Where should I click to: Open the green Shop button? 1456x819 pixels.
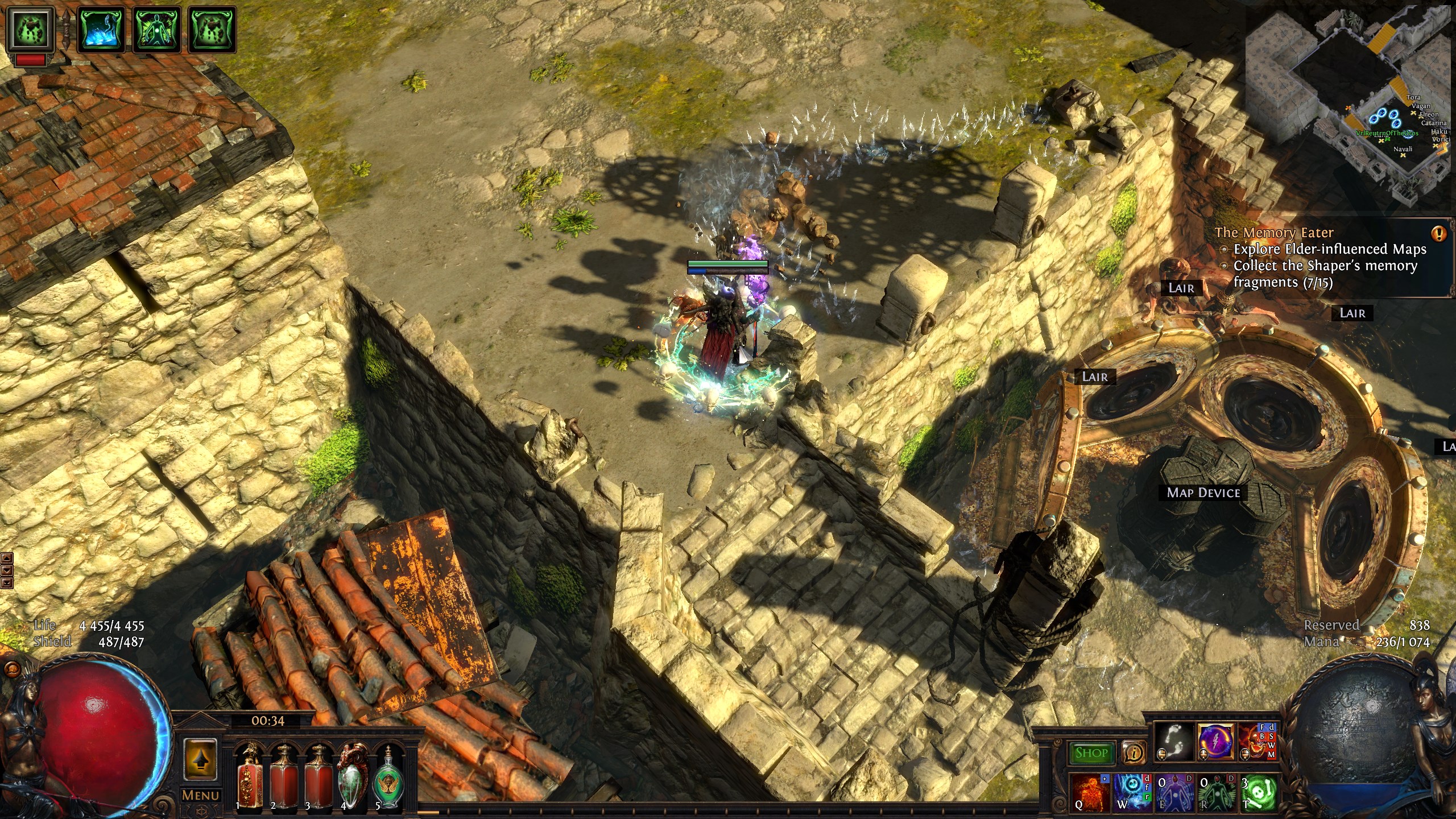pyautogui.click(x=1091, y=753)
